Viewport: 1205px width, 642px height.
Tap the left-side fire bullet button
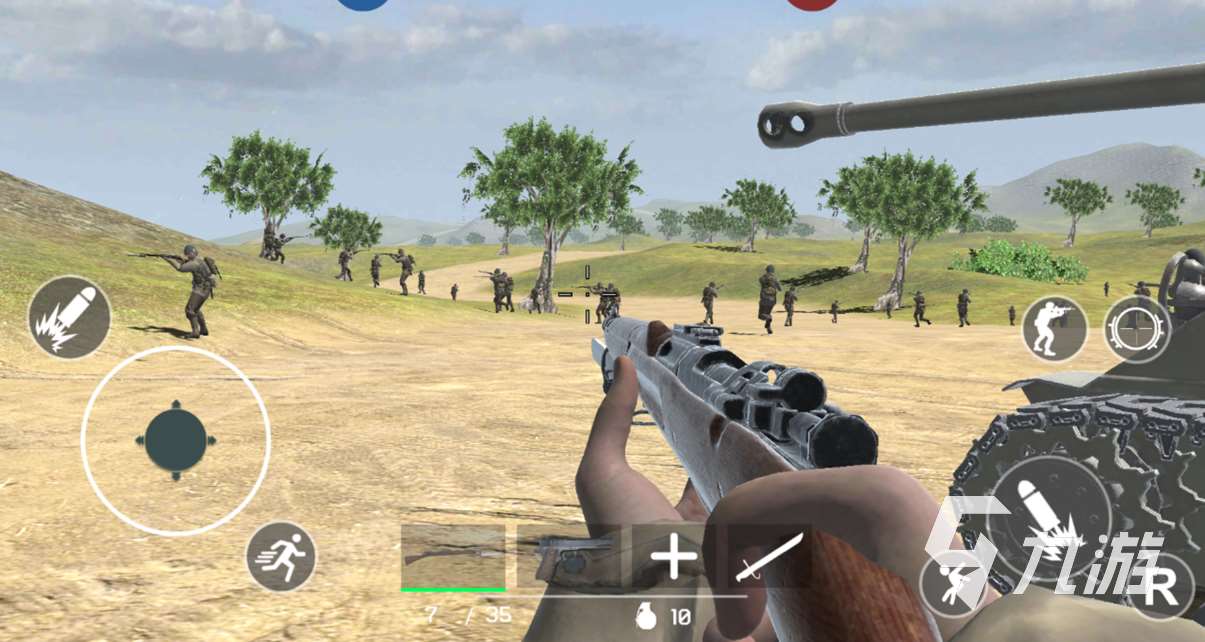[x=69, y=317]
